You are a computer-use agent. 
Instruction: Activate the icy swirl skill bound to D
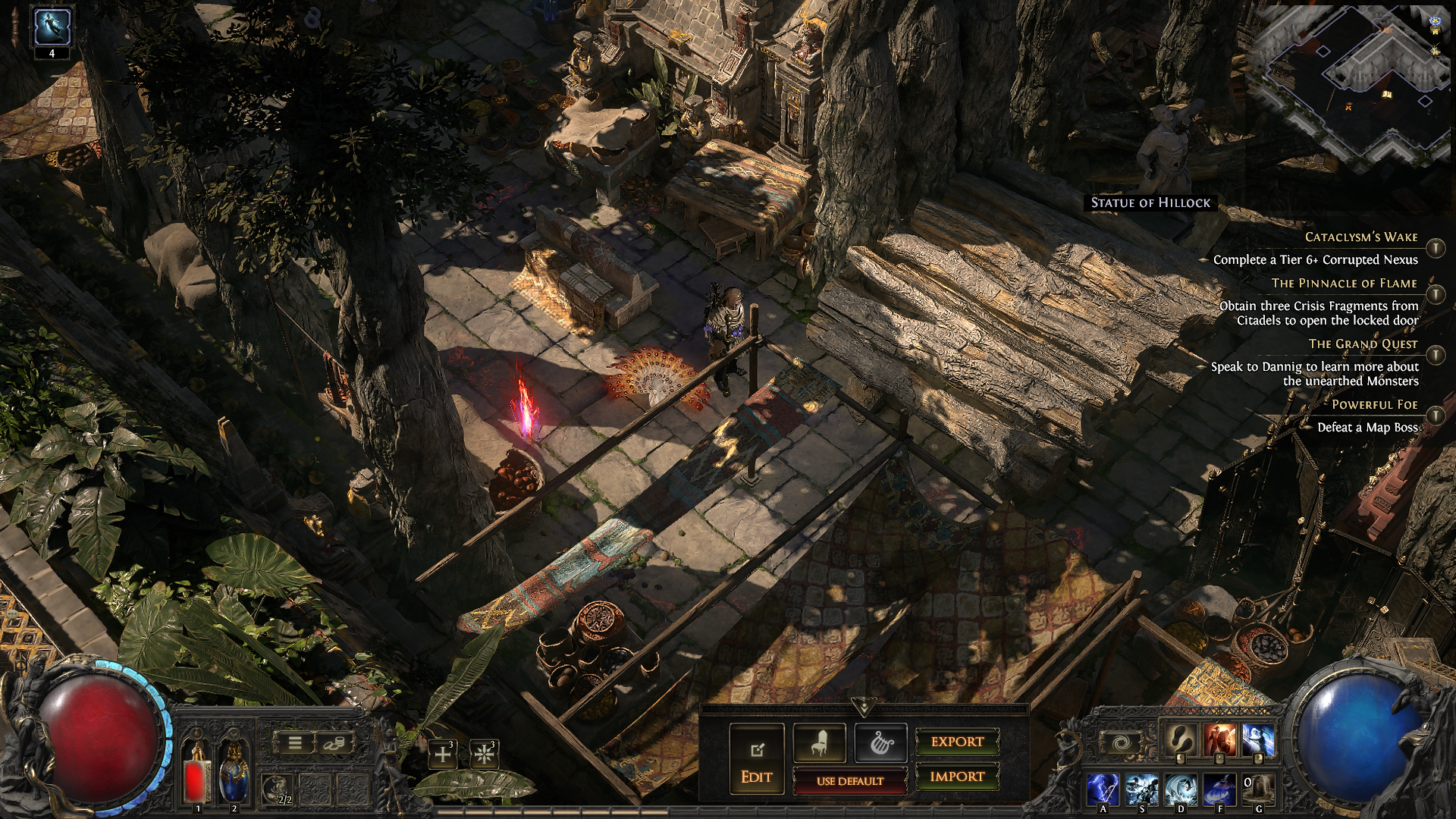pos(1180,789)
